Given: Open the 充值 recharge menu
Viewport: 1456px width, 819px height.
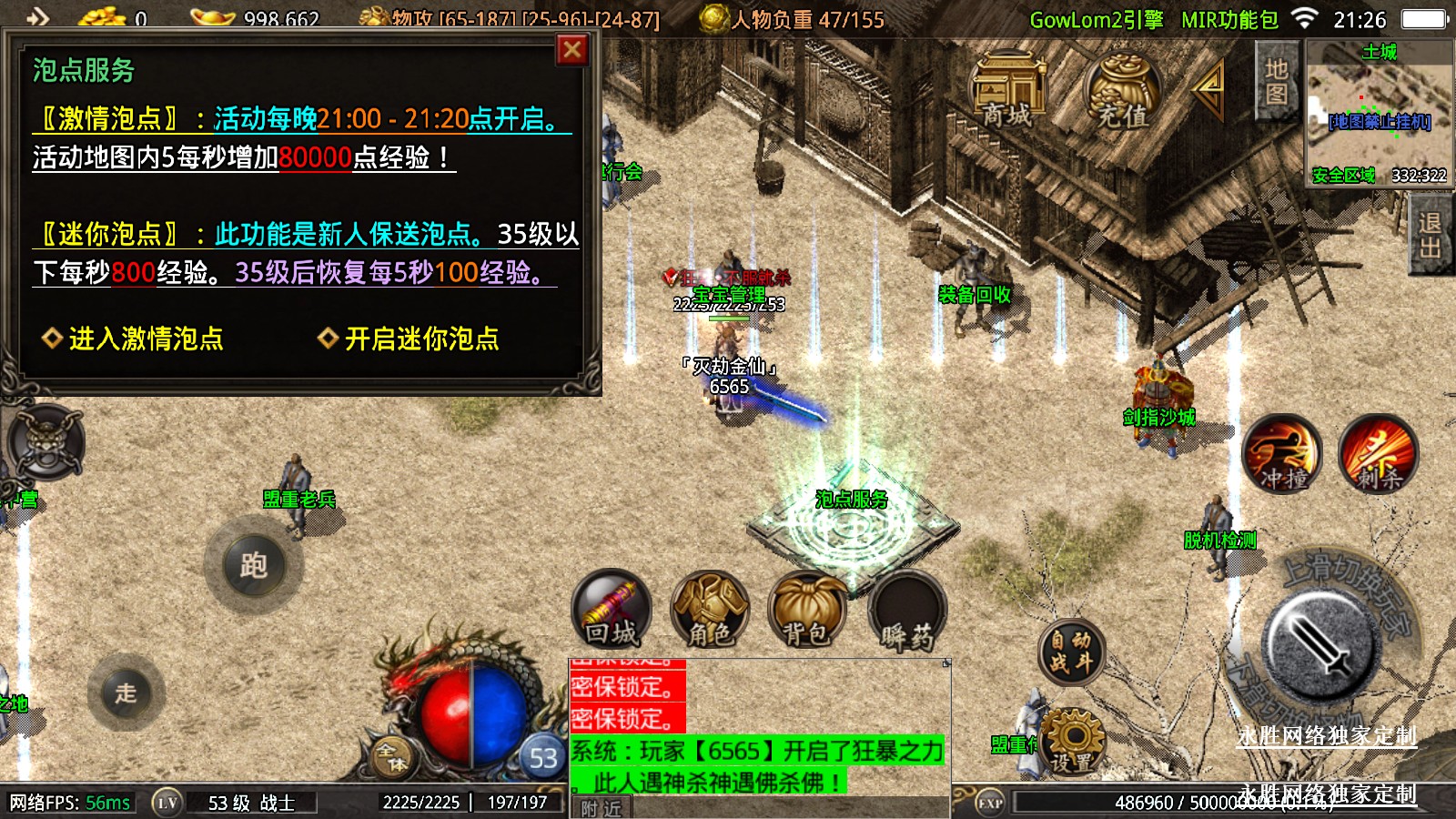Looking at the screenshot, I should pyautogui.click(x=1122, y=93).
